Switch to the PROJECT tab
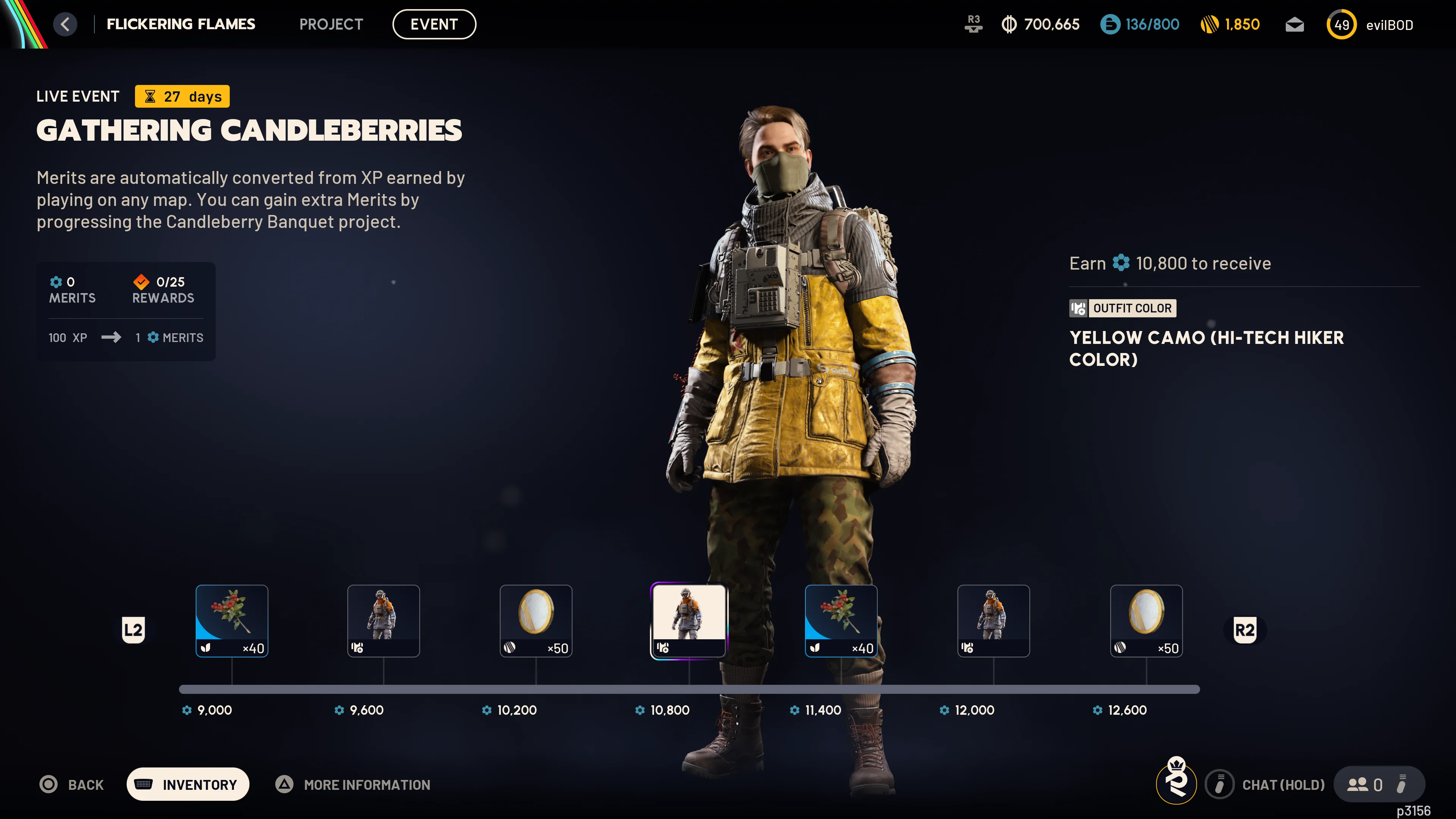 [x=331, y=24]
